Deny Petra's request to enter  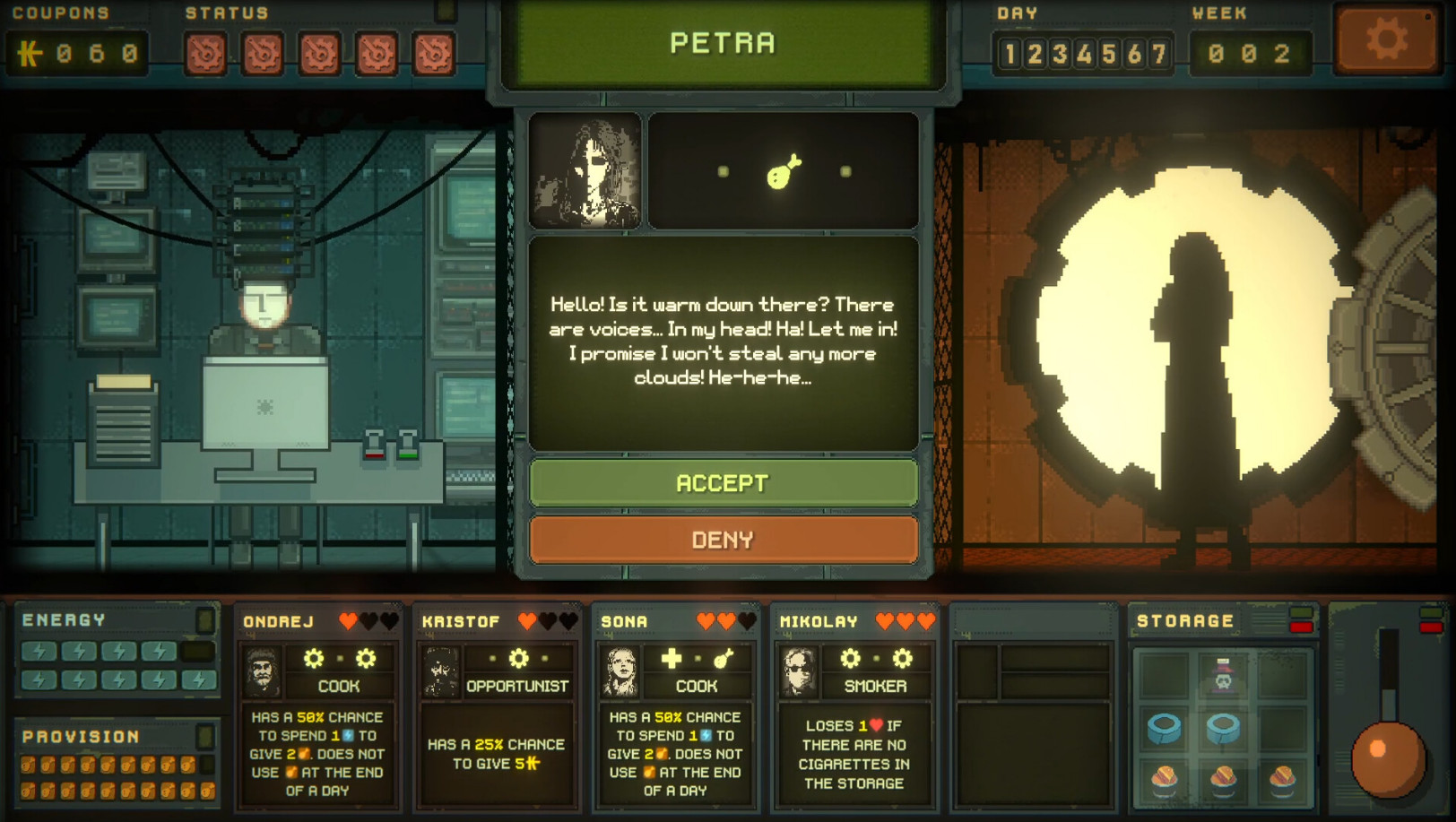tap(723, 540)
